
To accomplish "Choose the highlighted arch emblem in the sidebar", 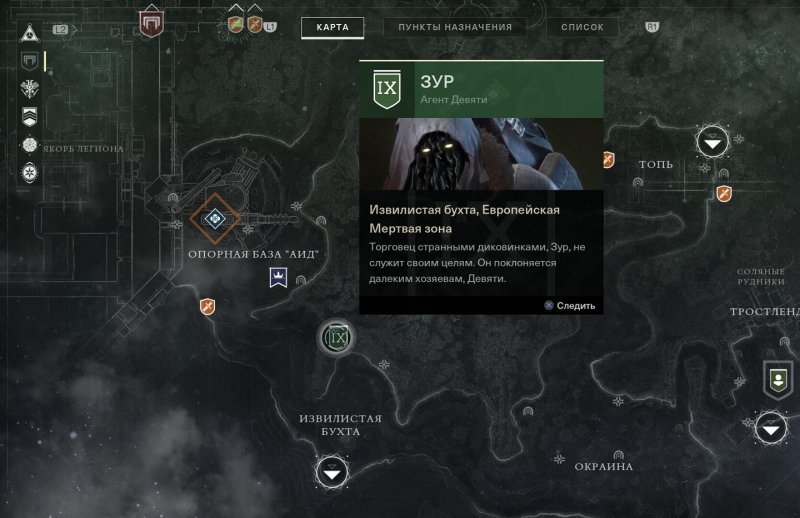I will 30,62.
